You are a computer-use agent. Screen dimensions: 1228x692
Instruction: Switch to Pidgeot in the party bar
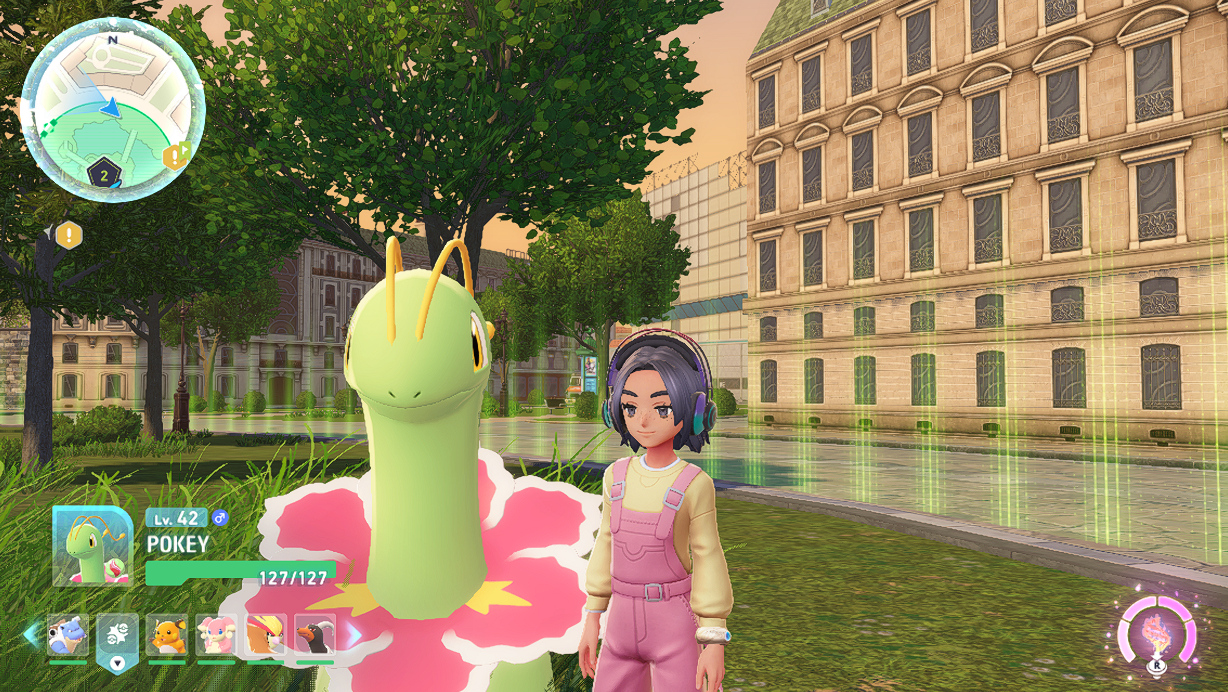click(x=265, y=635)
